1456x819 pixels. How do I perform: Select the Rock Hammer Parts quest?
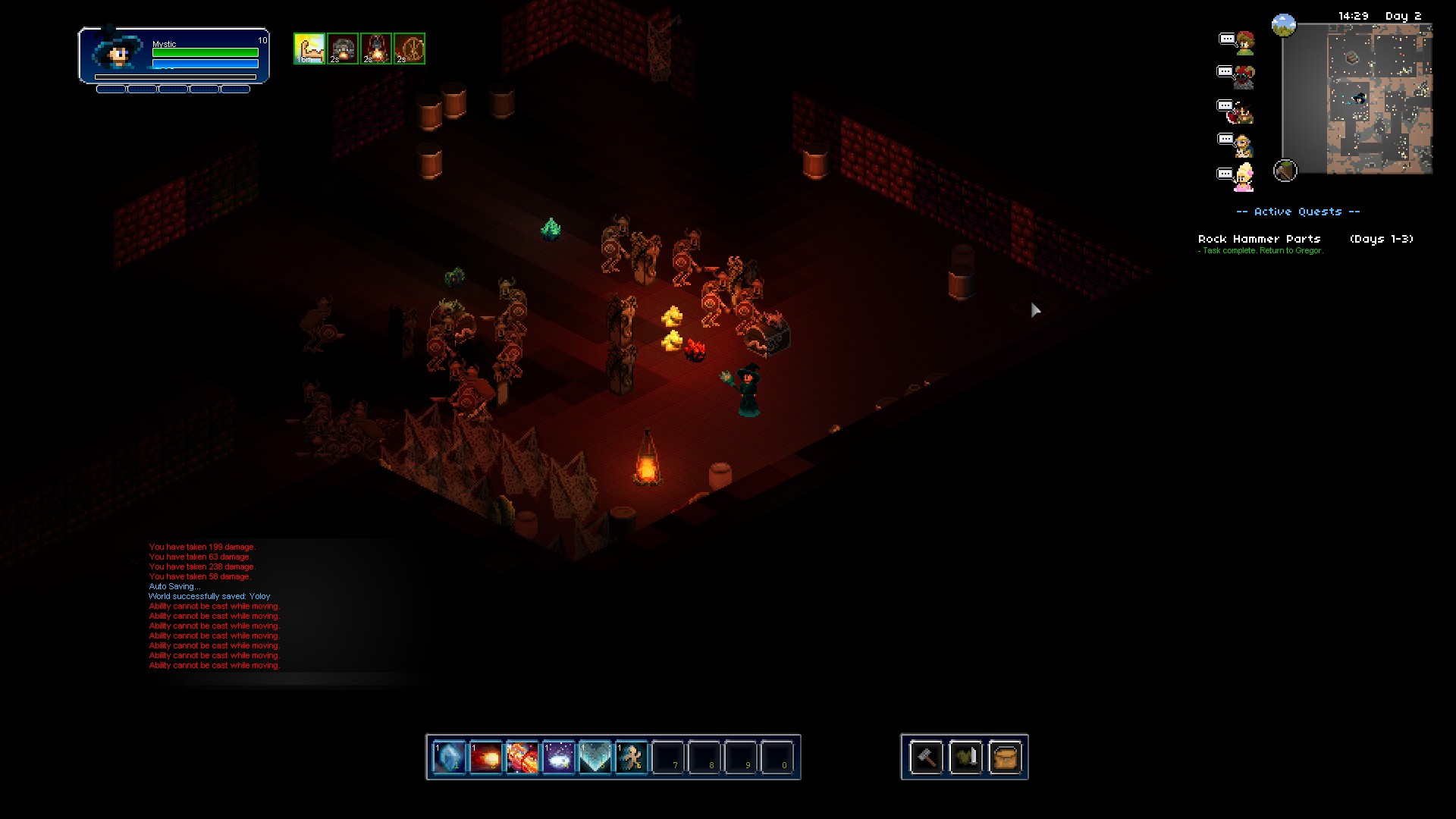1260,239
